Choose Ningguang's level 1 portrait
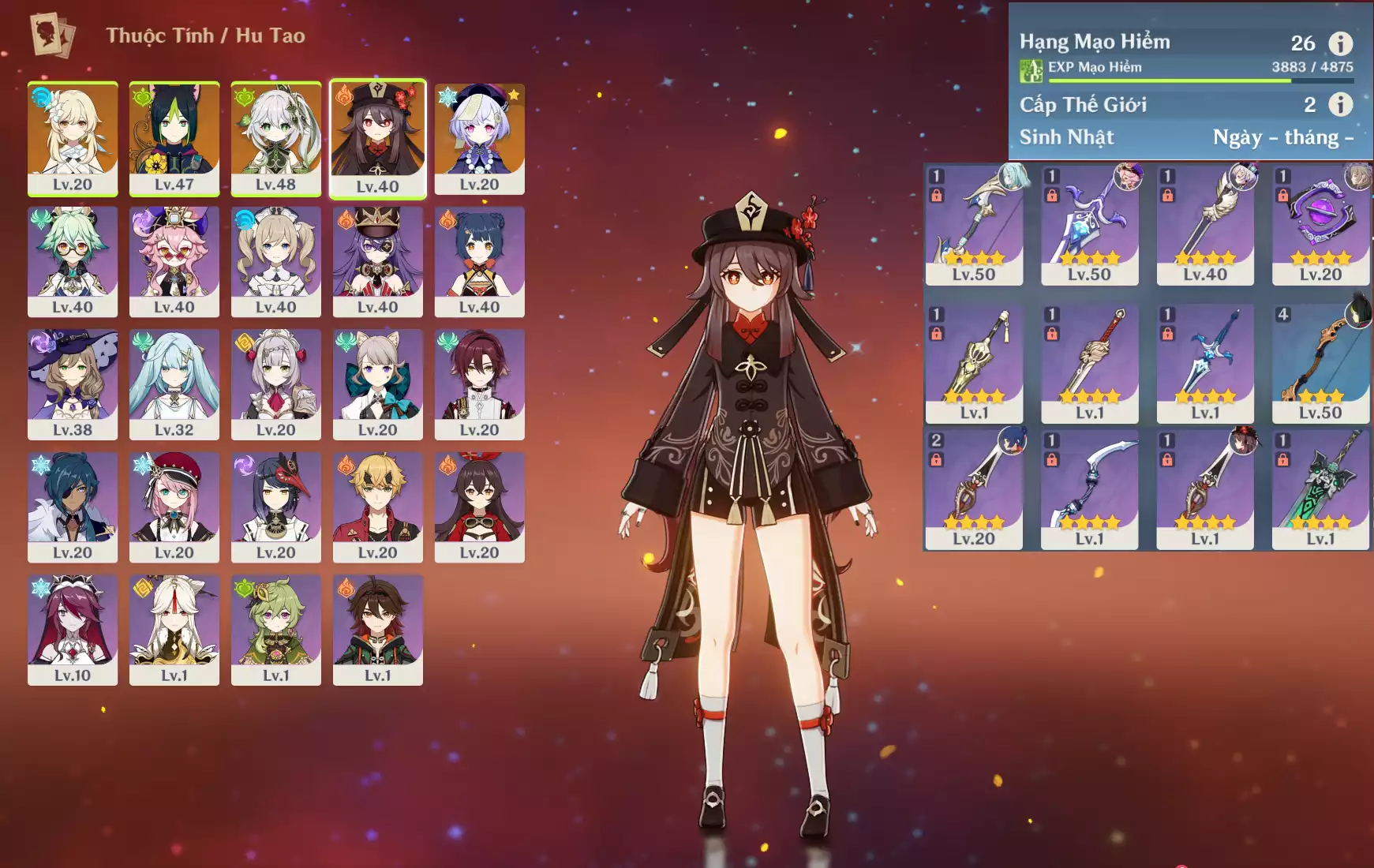 (x=174, y=630)
